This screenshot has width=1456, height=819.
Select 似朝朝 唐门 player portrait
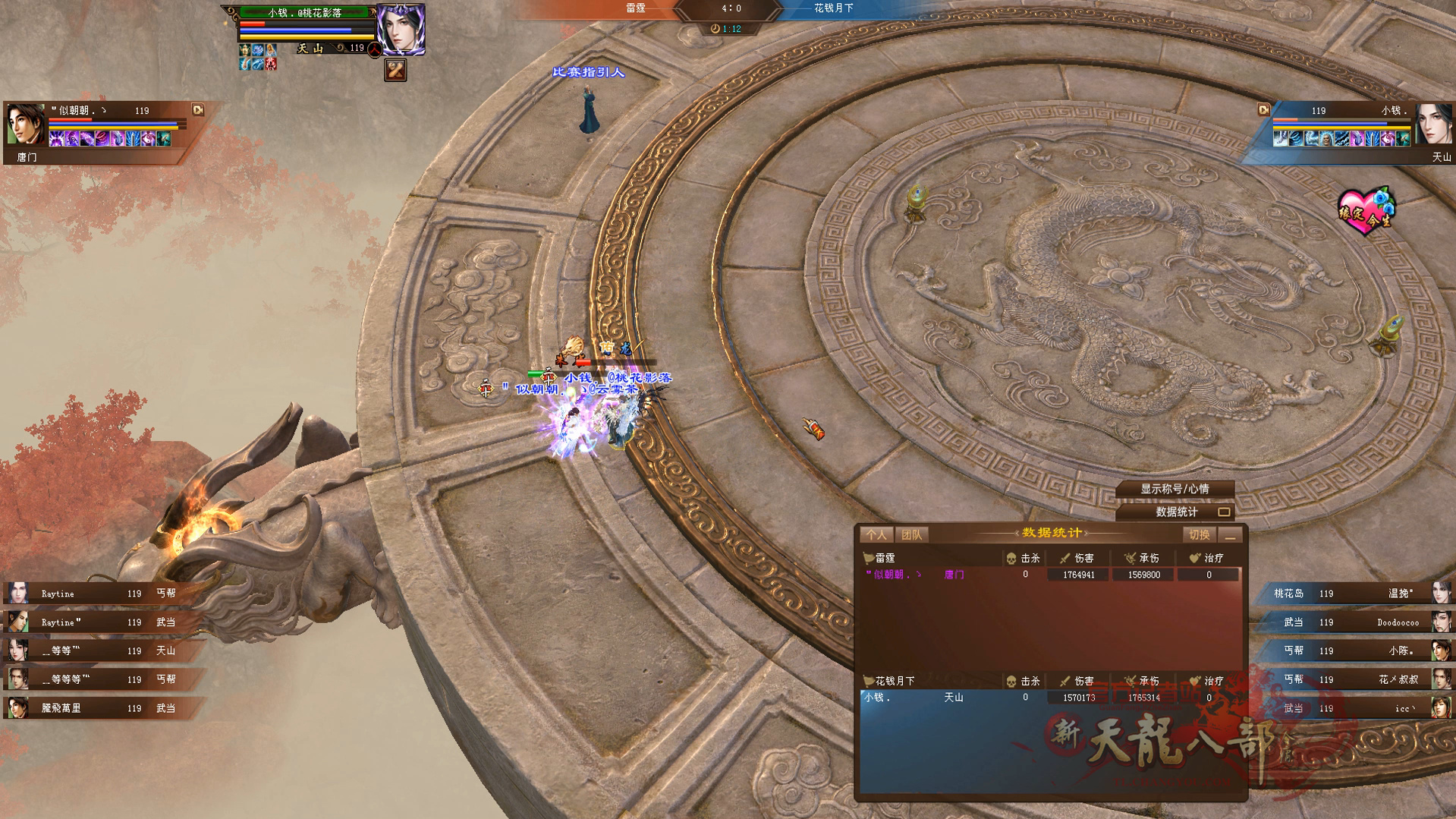pyautogui.click(x=25, y=125)
